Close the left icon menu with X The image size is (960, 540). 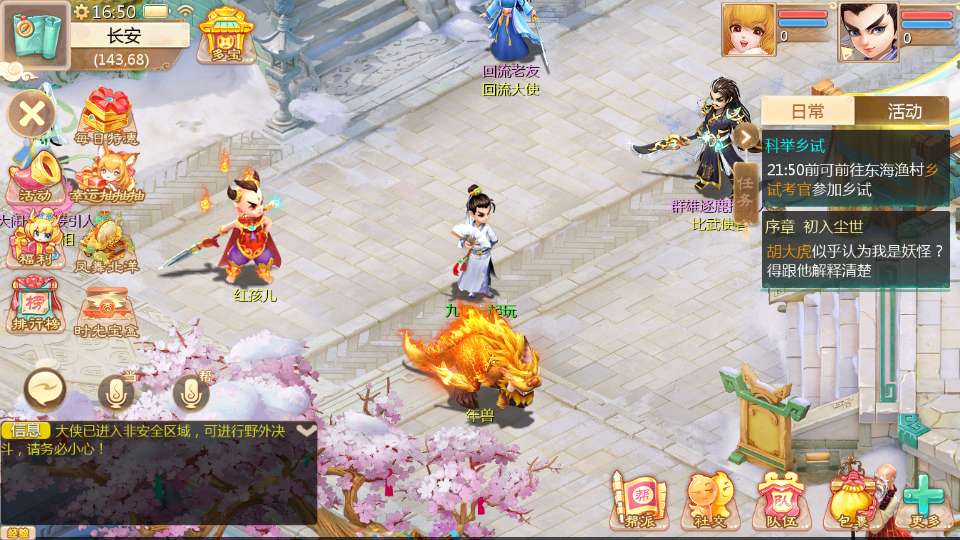32,114
